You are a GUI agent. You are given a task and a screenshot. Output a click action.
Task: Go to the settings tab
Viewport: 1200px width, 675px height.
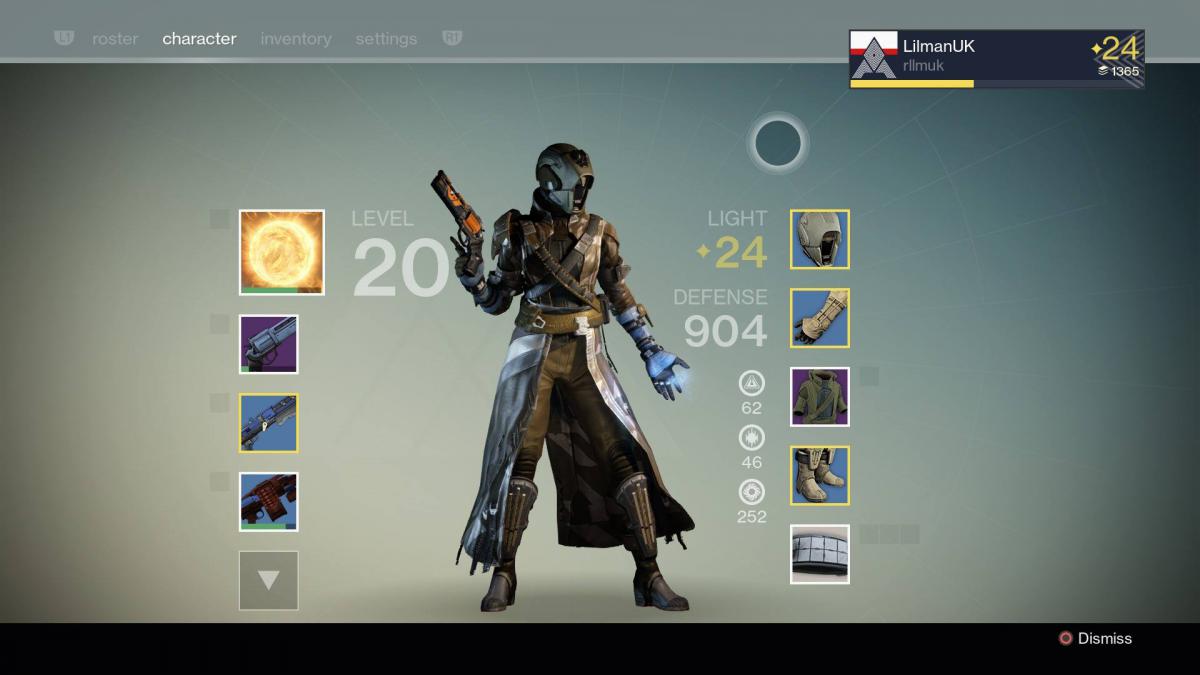click(386, 39)
